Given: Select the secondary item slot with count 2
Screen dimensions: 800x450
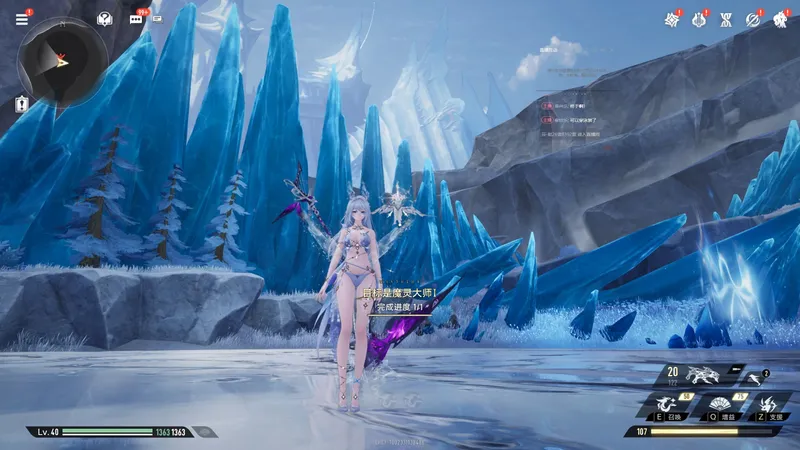Looking at the screenshot, I should pyautogui.click(x=757, y=378).
